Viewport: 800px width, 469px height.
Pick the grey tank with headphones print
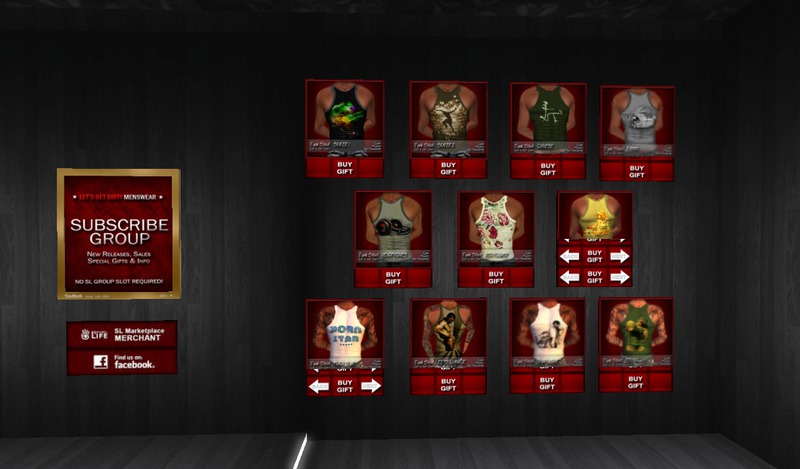point(392,222)
